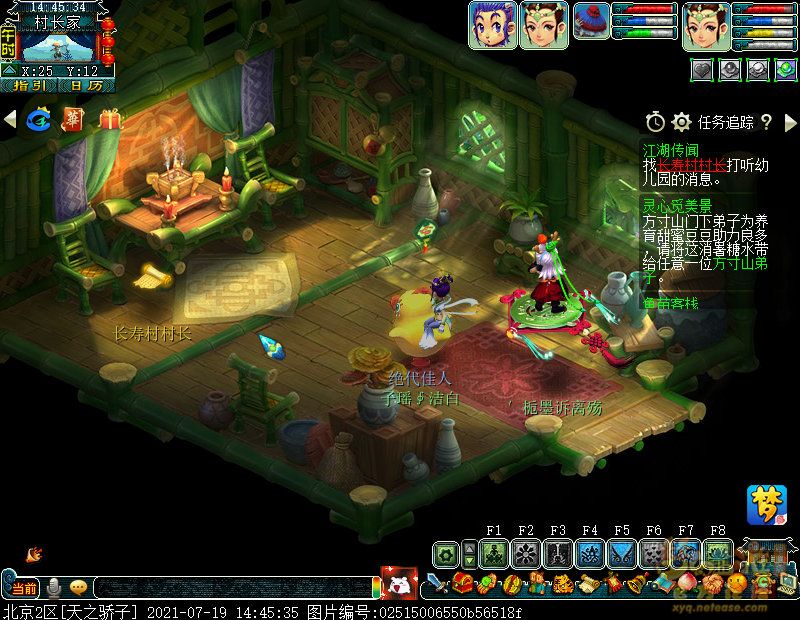Open the gift box rewards icon
This screenshot has height=620, width=800.
(x=108, y=120)
